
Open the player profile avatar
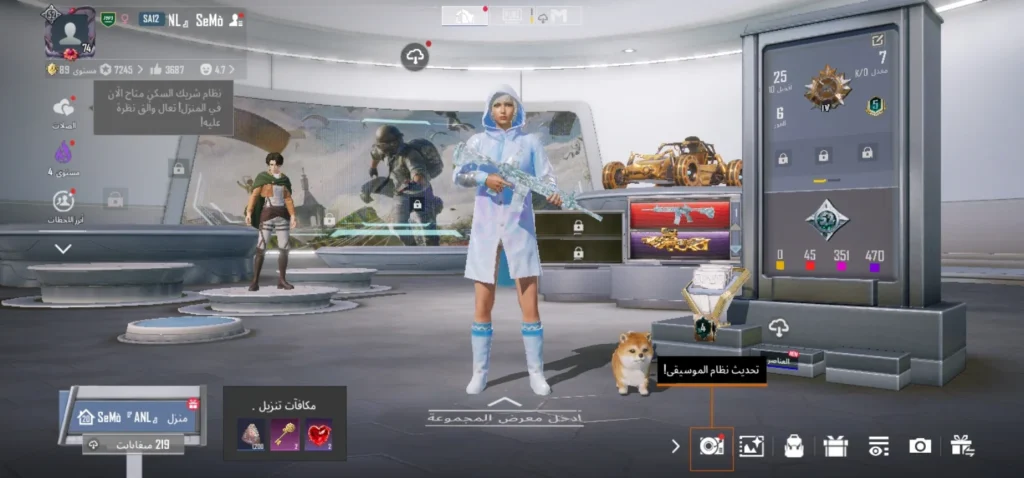pyautogui.click(x=70, y=33)
